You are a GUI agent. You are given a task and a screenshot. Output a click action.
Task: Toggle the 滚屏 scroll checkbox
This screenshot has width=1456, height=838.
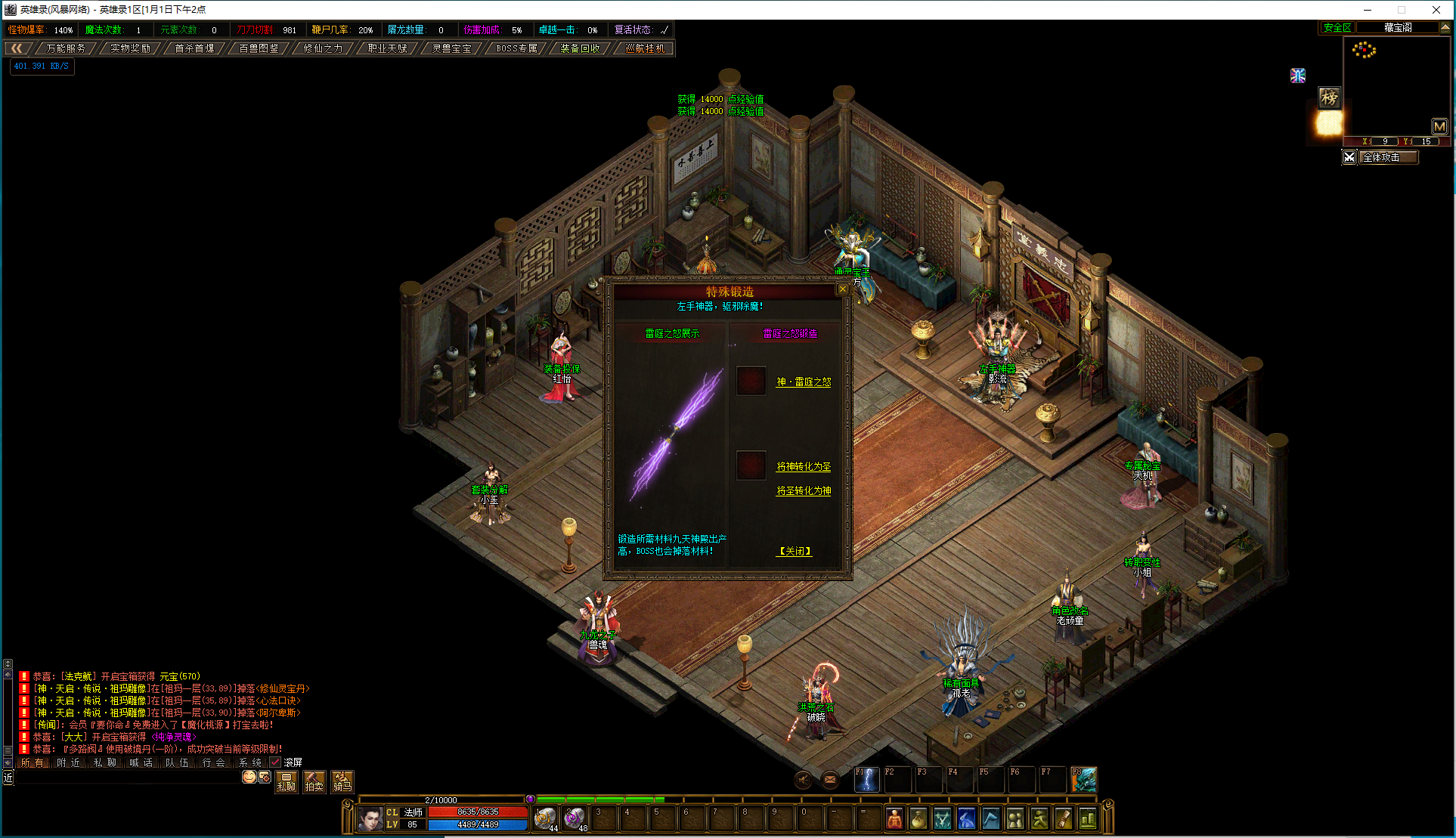pos(275,762)
